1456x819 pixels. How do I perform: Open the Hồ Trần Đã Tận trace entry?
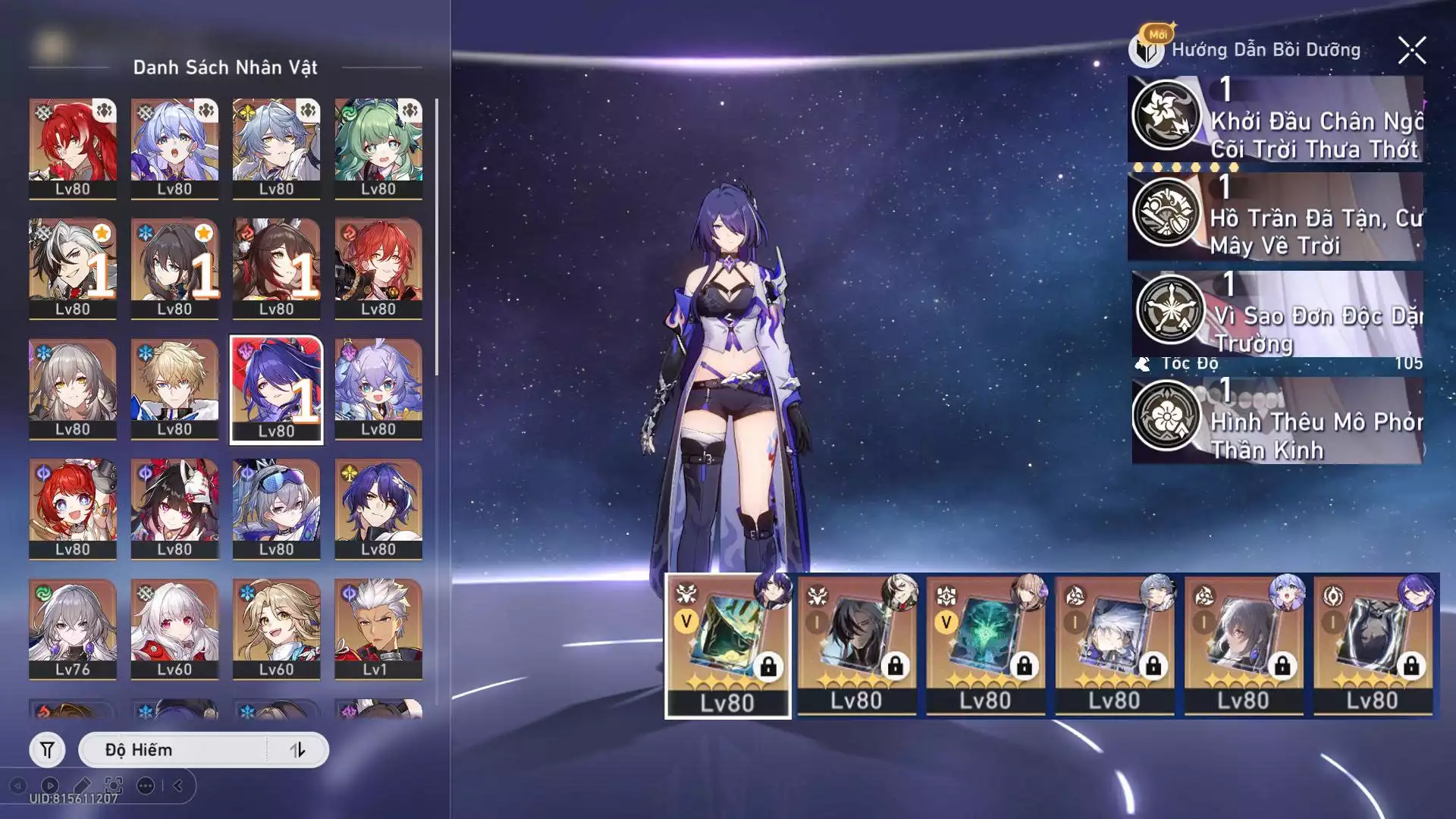pos(1276,217)
